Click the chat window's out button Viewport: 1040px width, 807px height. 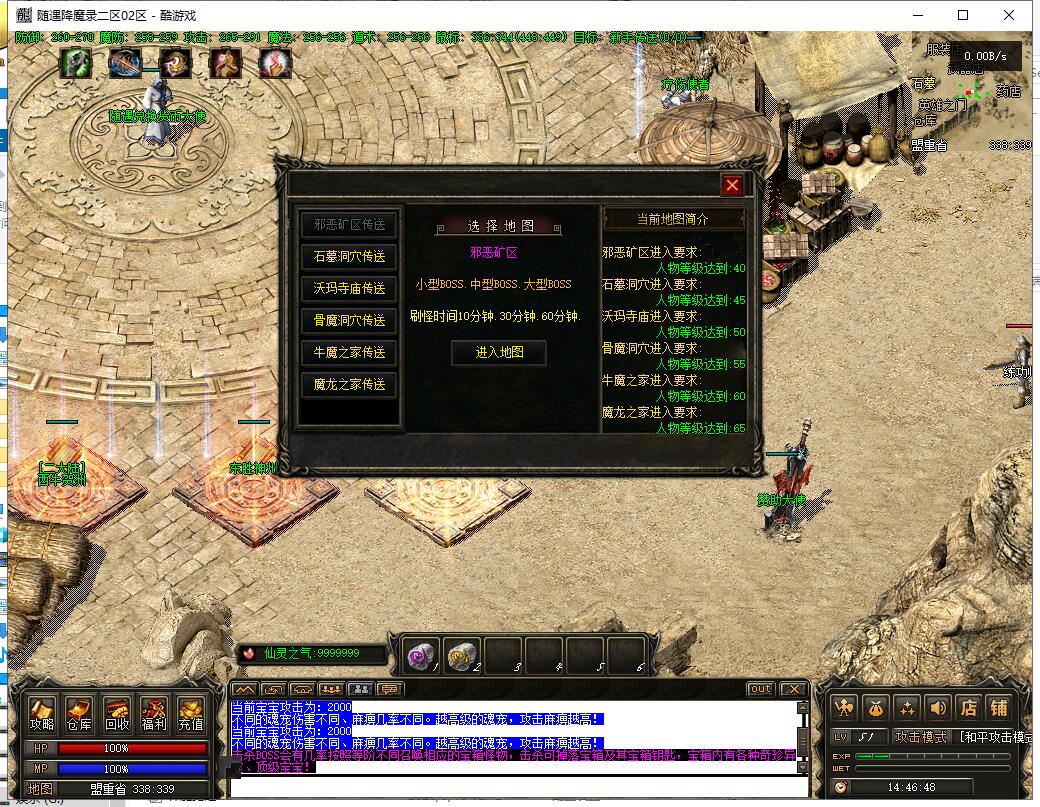[x=760, y=689]
